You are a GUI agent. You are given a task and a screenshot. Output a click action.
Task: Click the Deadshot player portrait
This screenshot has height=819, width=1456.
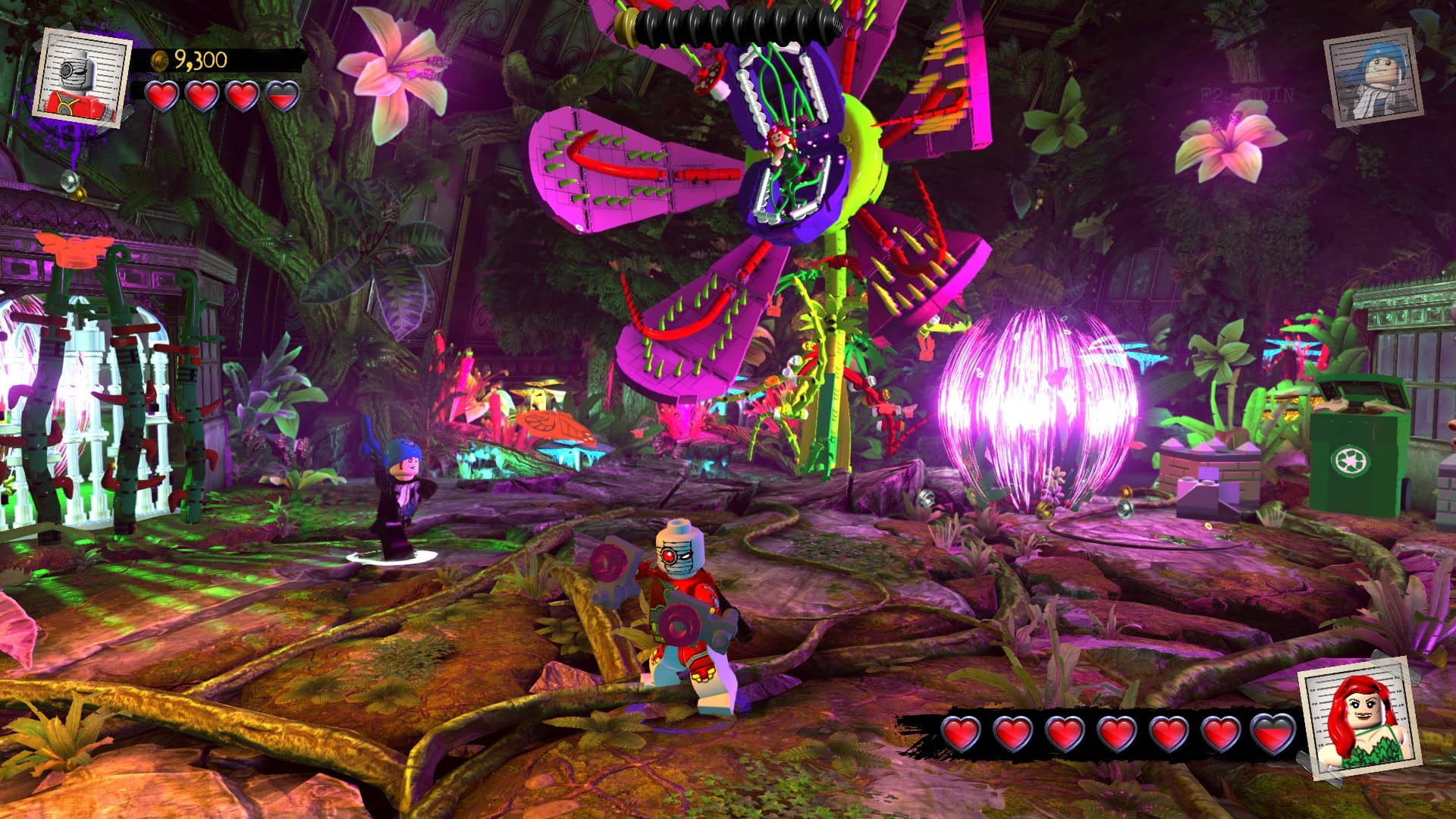pos(82,77)
